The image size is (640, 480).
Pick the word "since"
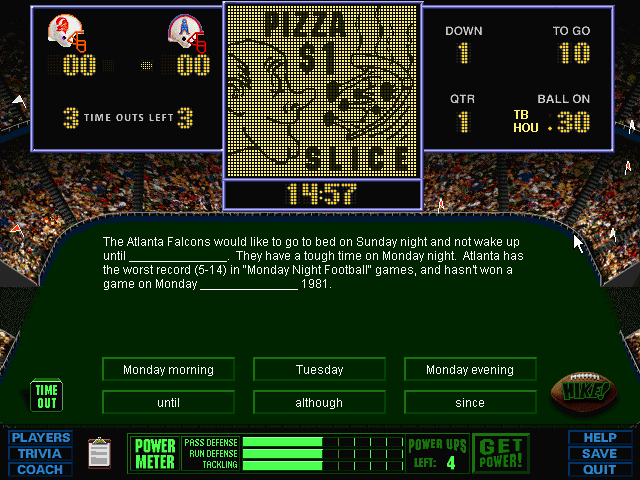pyautogui.click(x=469, y=403)
